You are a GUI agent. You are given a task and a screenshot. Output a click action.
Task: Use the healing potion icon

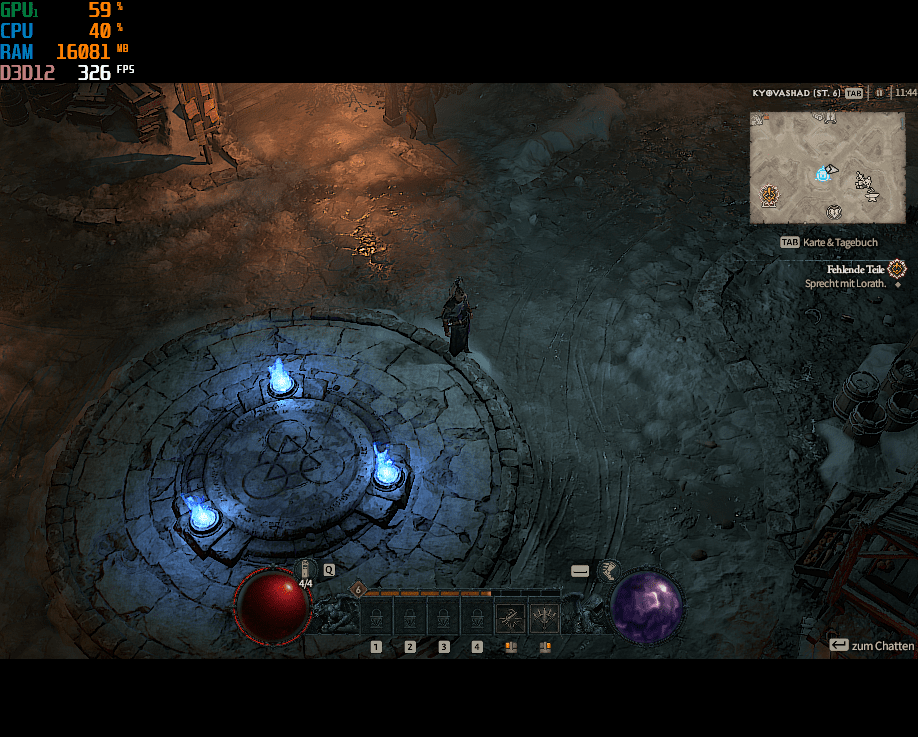point(305,569)
